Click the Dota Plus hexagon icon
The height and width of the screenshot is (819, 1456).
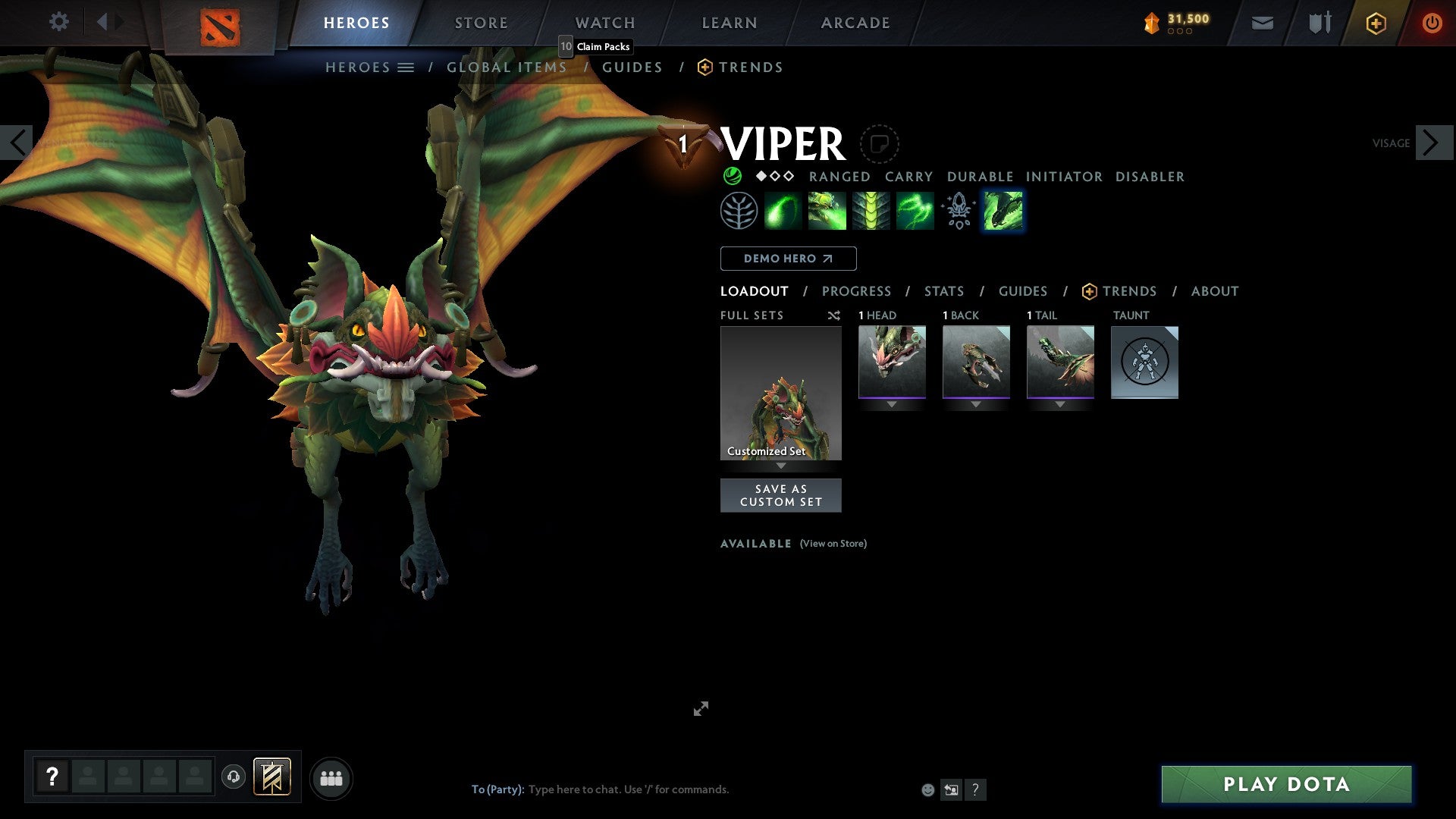click(1375, 23)
